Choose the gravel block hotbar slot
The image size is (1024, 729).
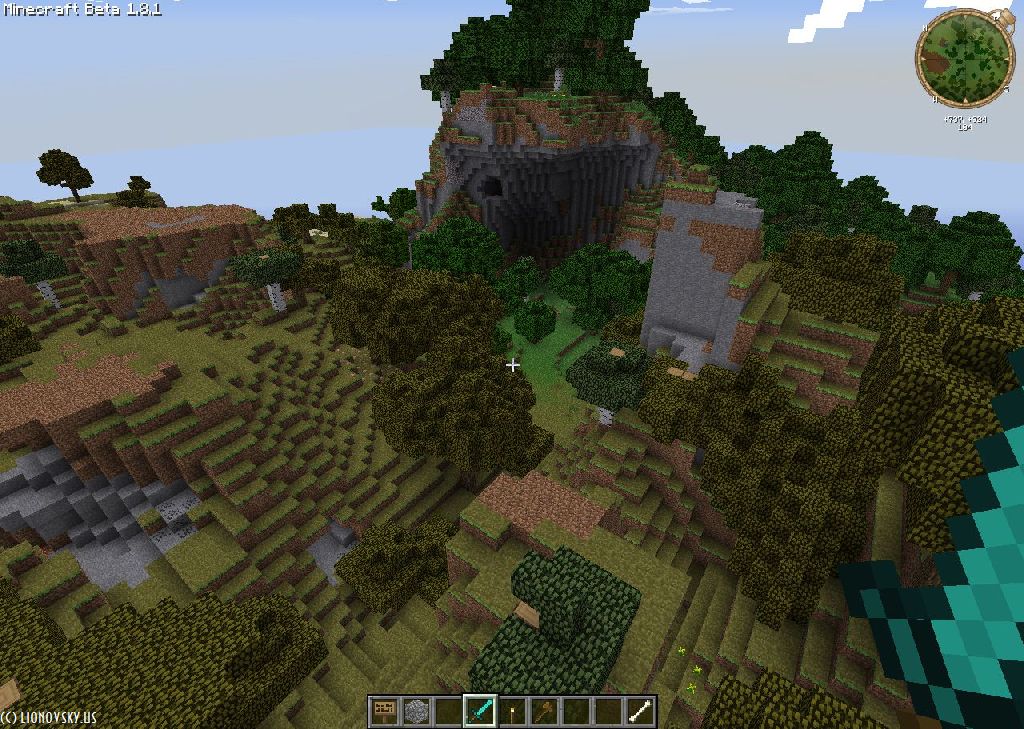tap(415, 711)
